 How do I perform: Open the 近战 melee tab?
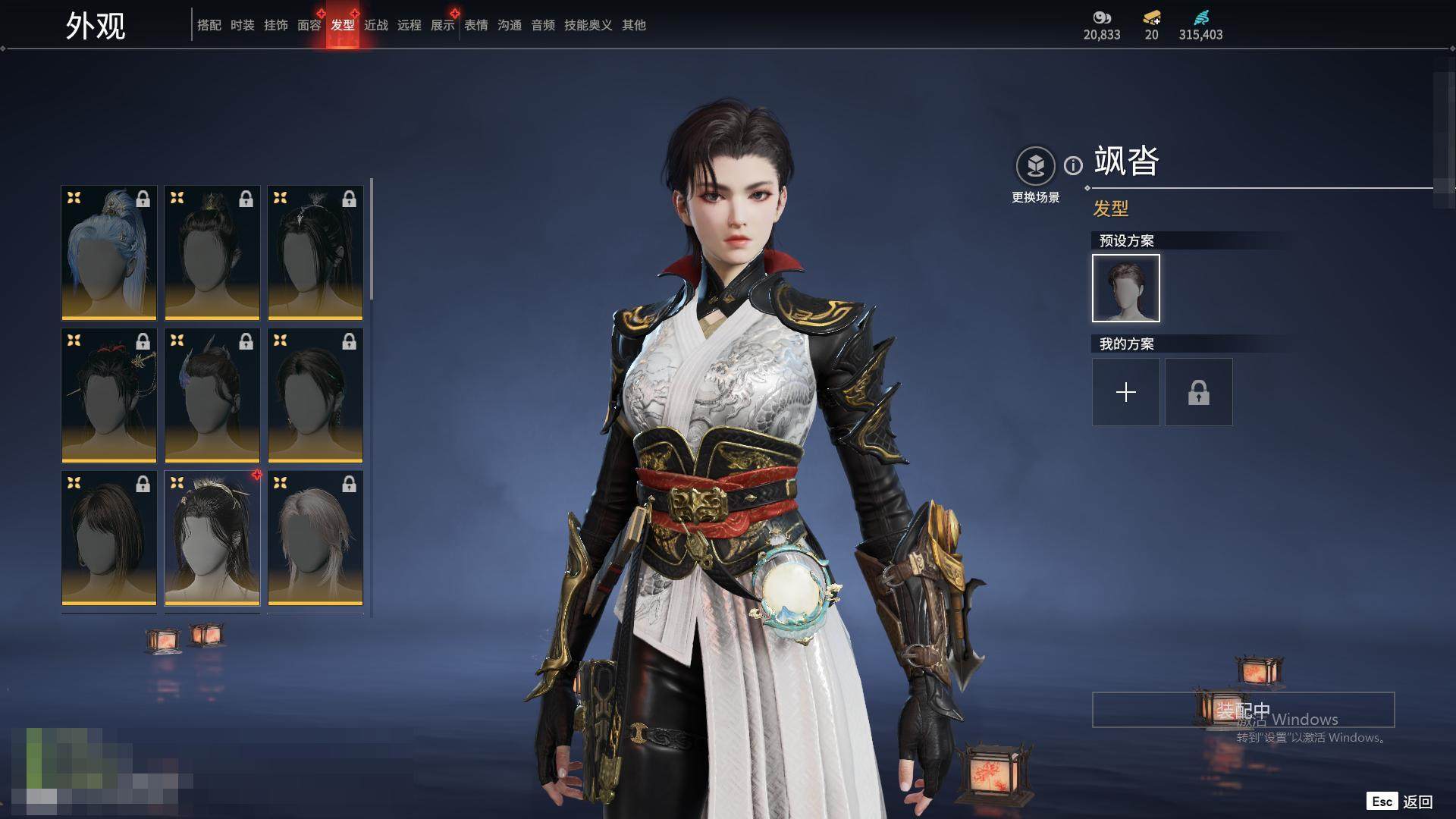[x=375, y=25]
